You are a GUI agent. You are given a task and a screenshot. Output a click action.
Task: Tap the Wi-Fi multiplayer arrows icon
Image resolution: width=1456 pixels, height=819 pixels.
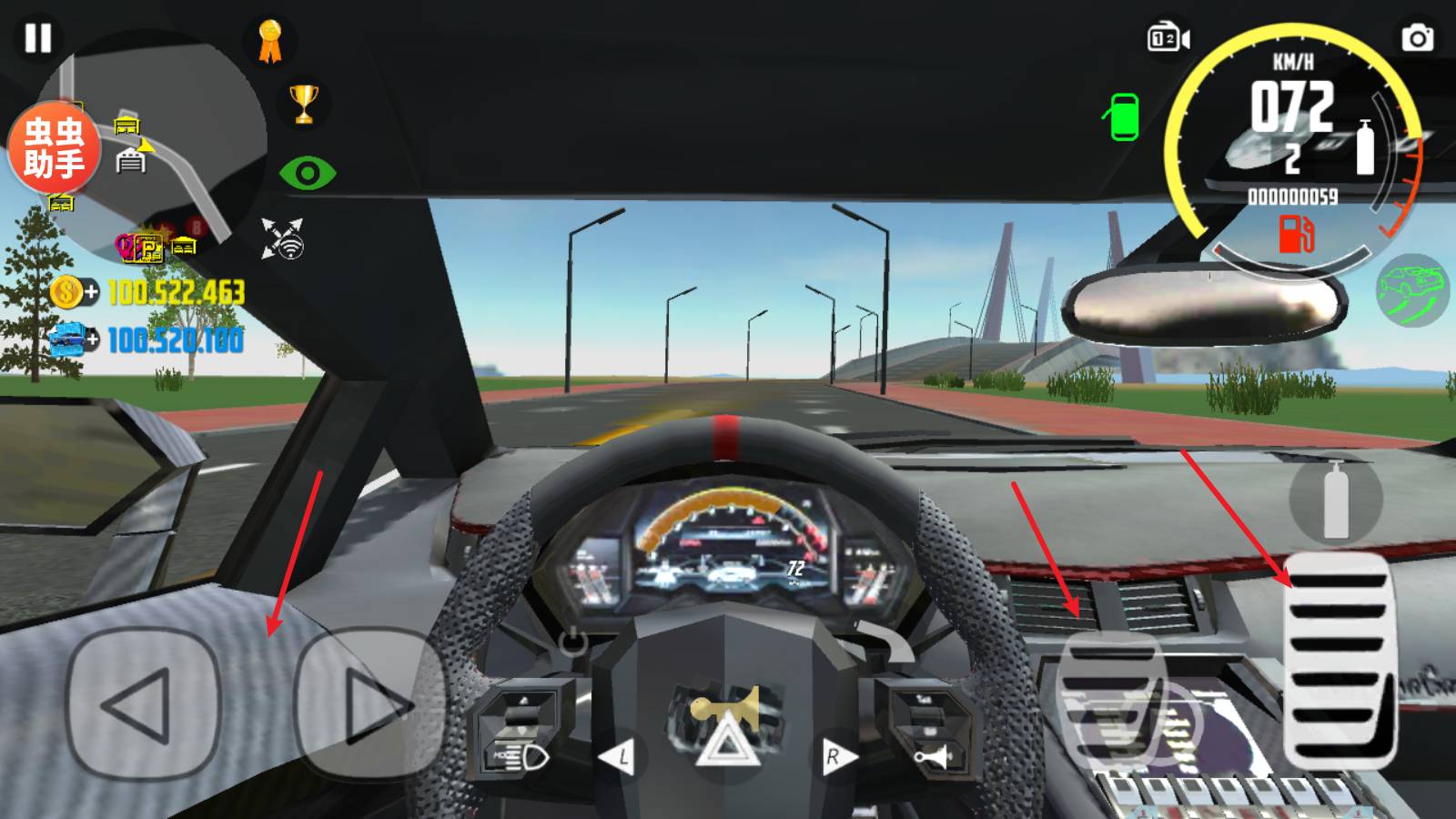click(282, 238)
